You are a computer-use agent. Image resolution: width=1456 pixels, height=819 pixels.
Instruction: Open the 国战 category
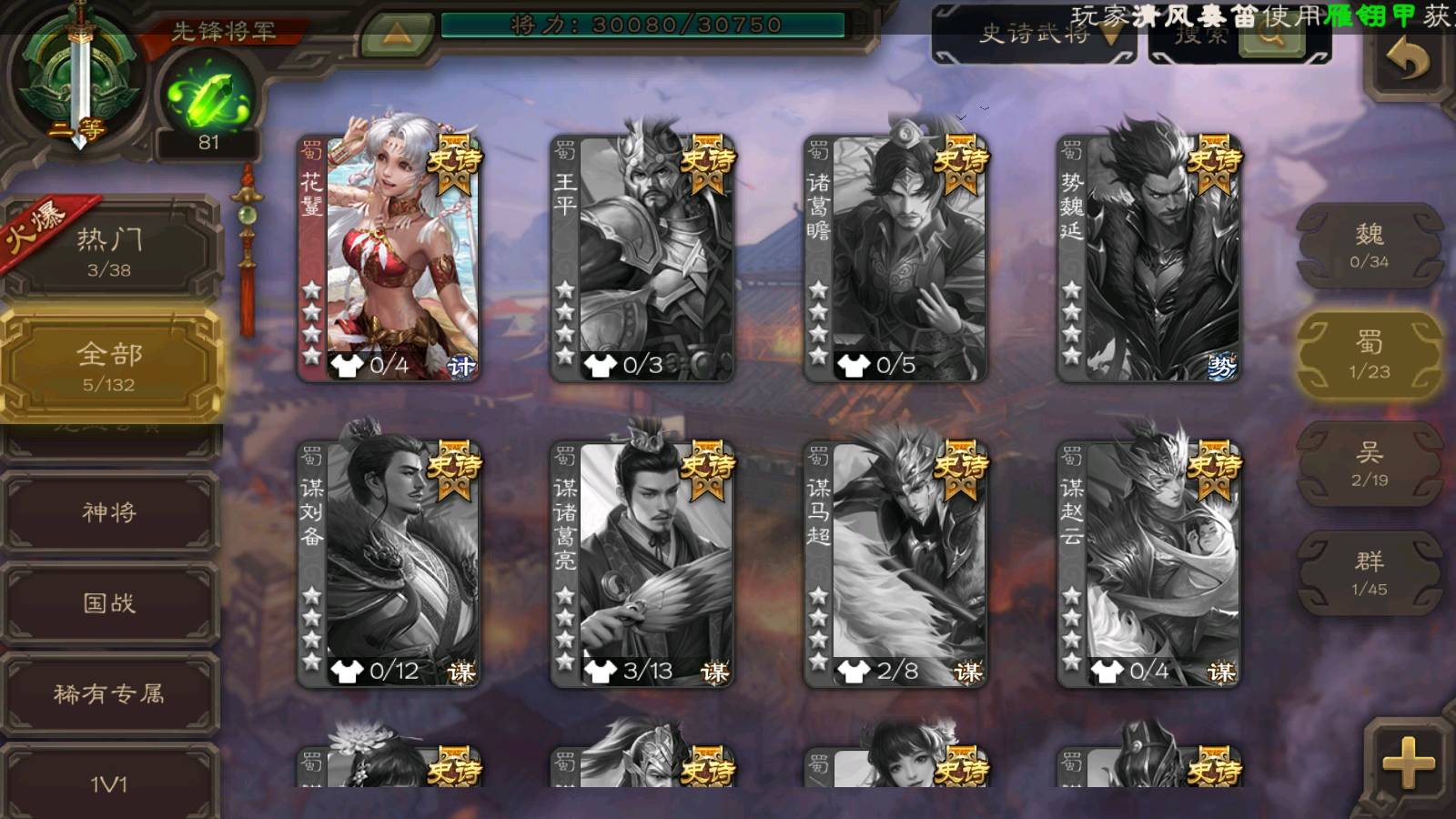pos(109,603)
